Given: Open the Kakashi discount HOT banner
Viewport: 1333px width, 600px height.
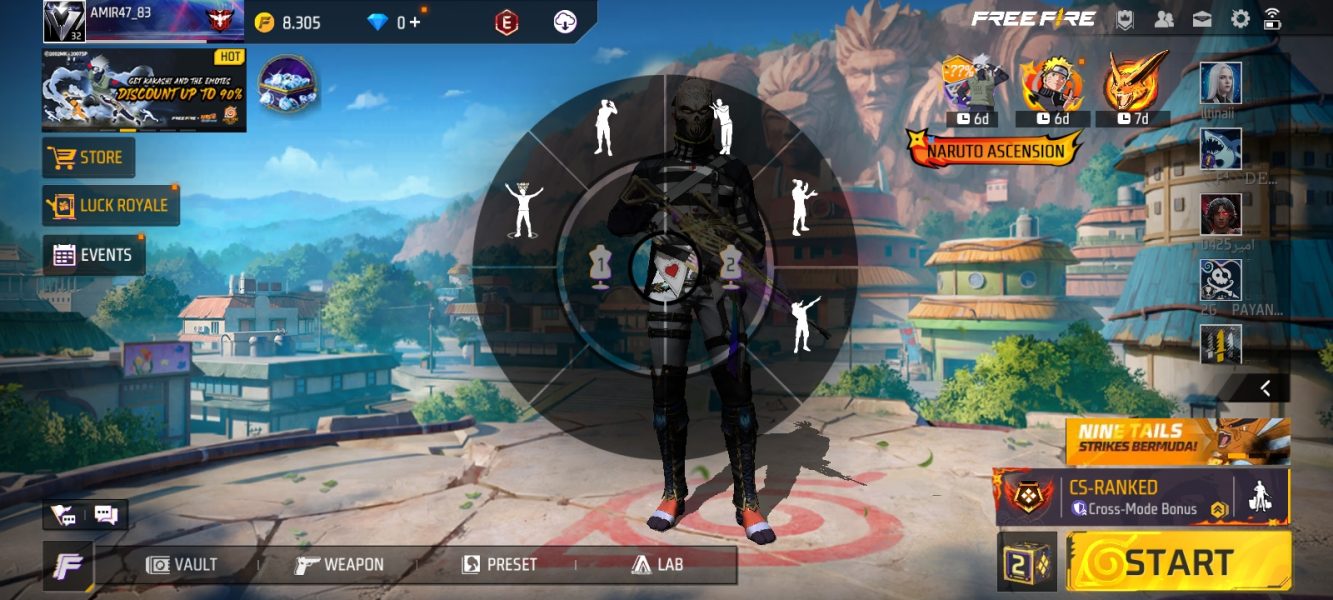Looking at the screenshot, I should click(143, 90).
